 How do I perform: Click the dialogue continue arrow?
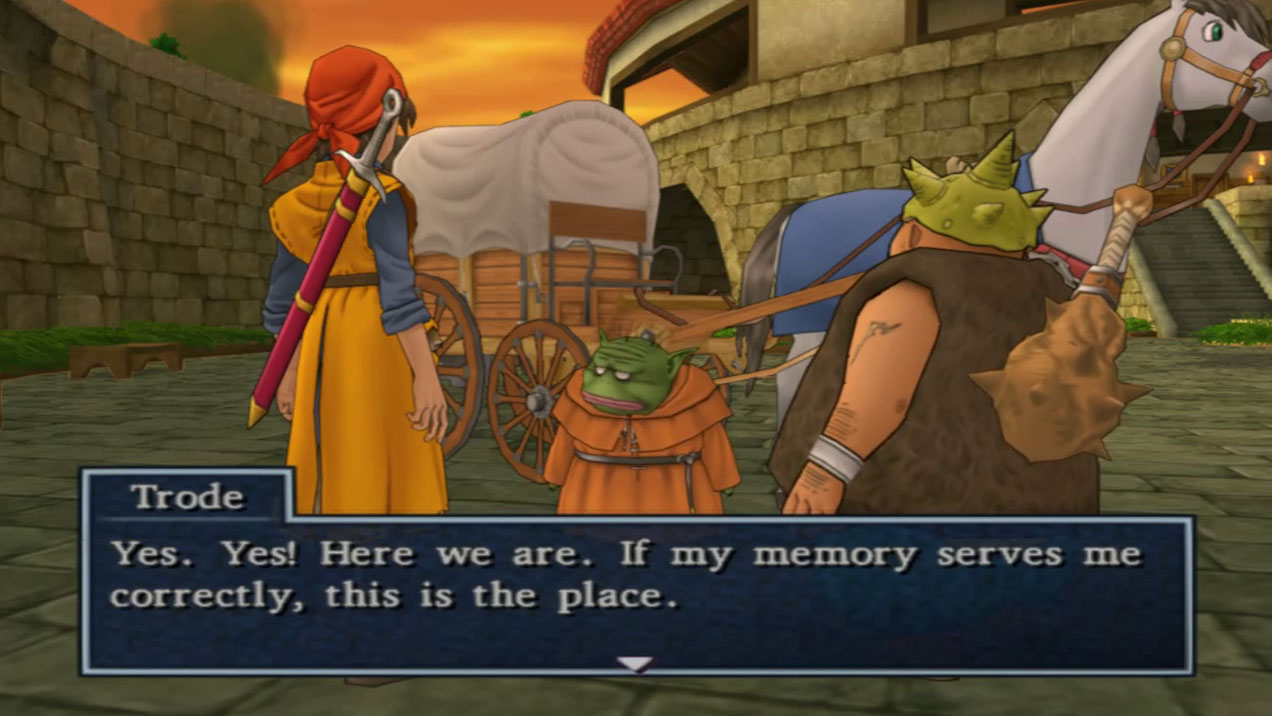pyautogui.click(x=635, y=663)
